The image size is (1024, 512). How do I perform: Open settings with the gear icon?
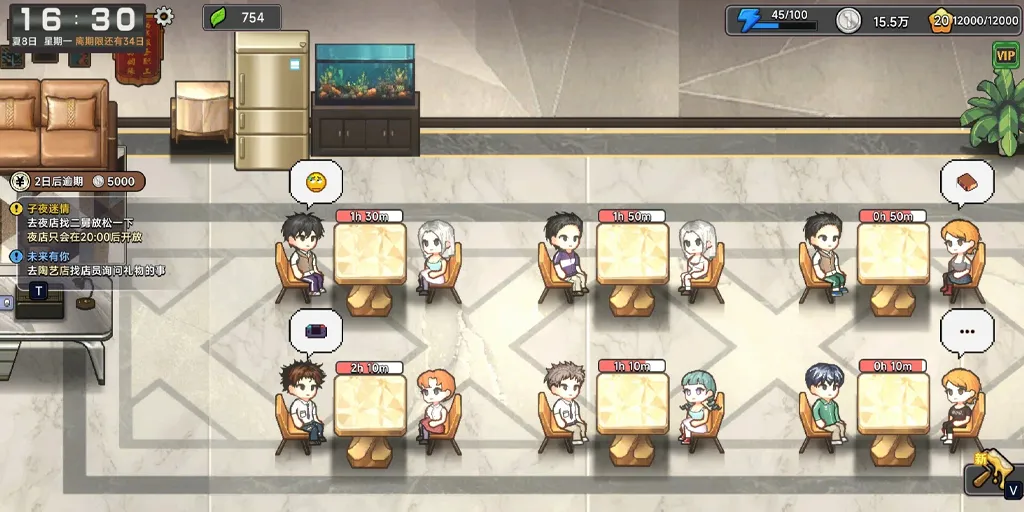[x=164, y=17]
